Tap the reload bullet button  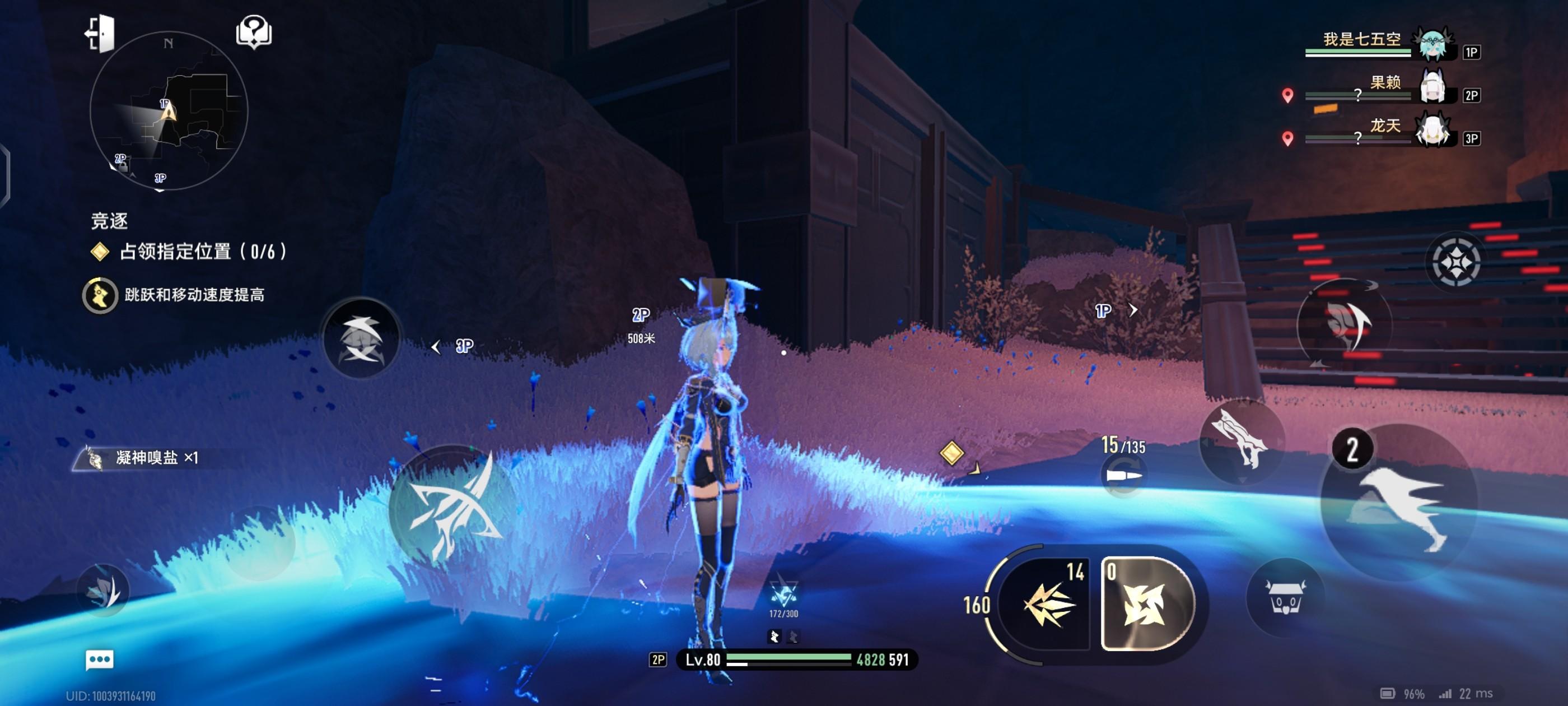[1124, 476]
